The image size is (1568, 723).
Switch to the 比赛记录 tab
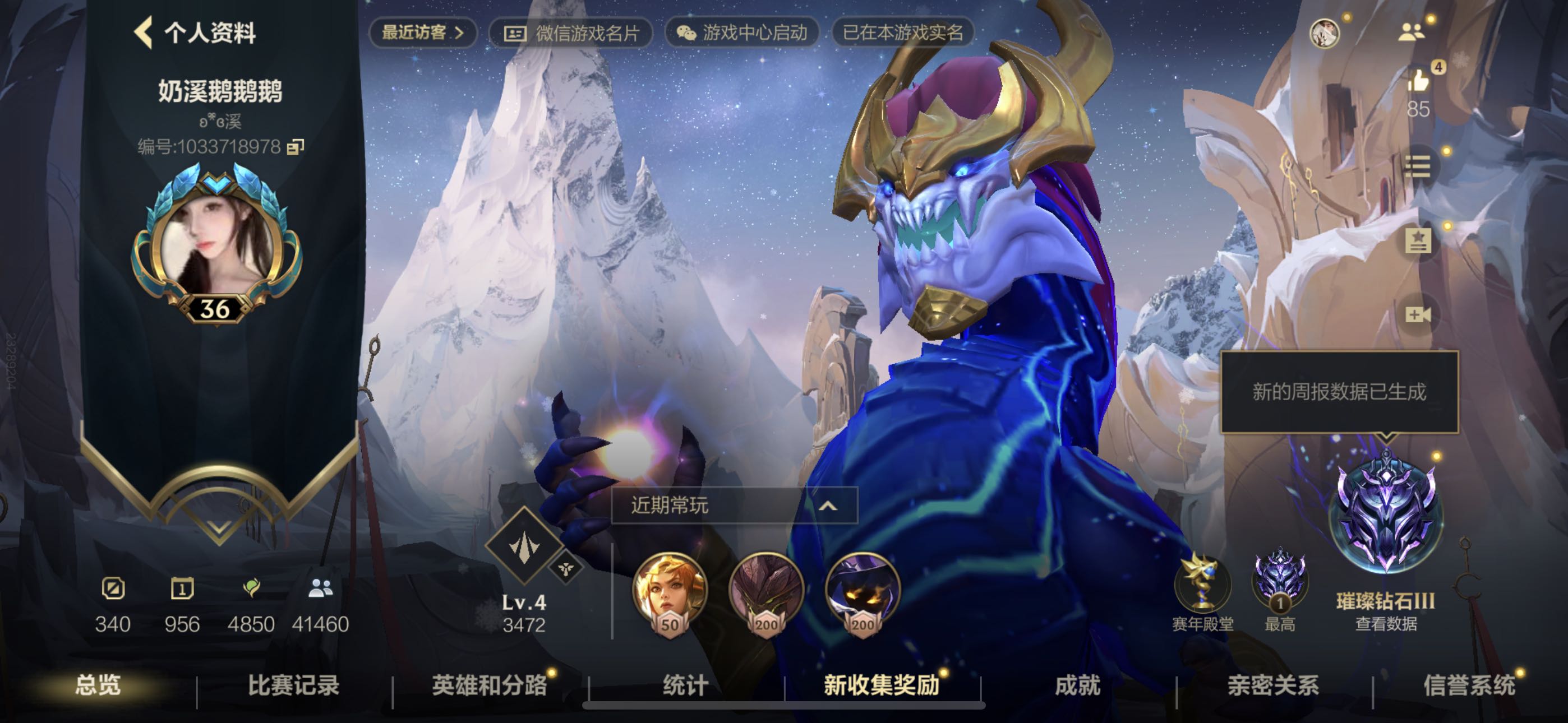[x=293, y=685]
